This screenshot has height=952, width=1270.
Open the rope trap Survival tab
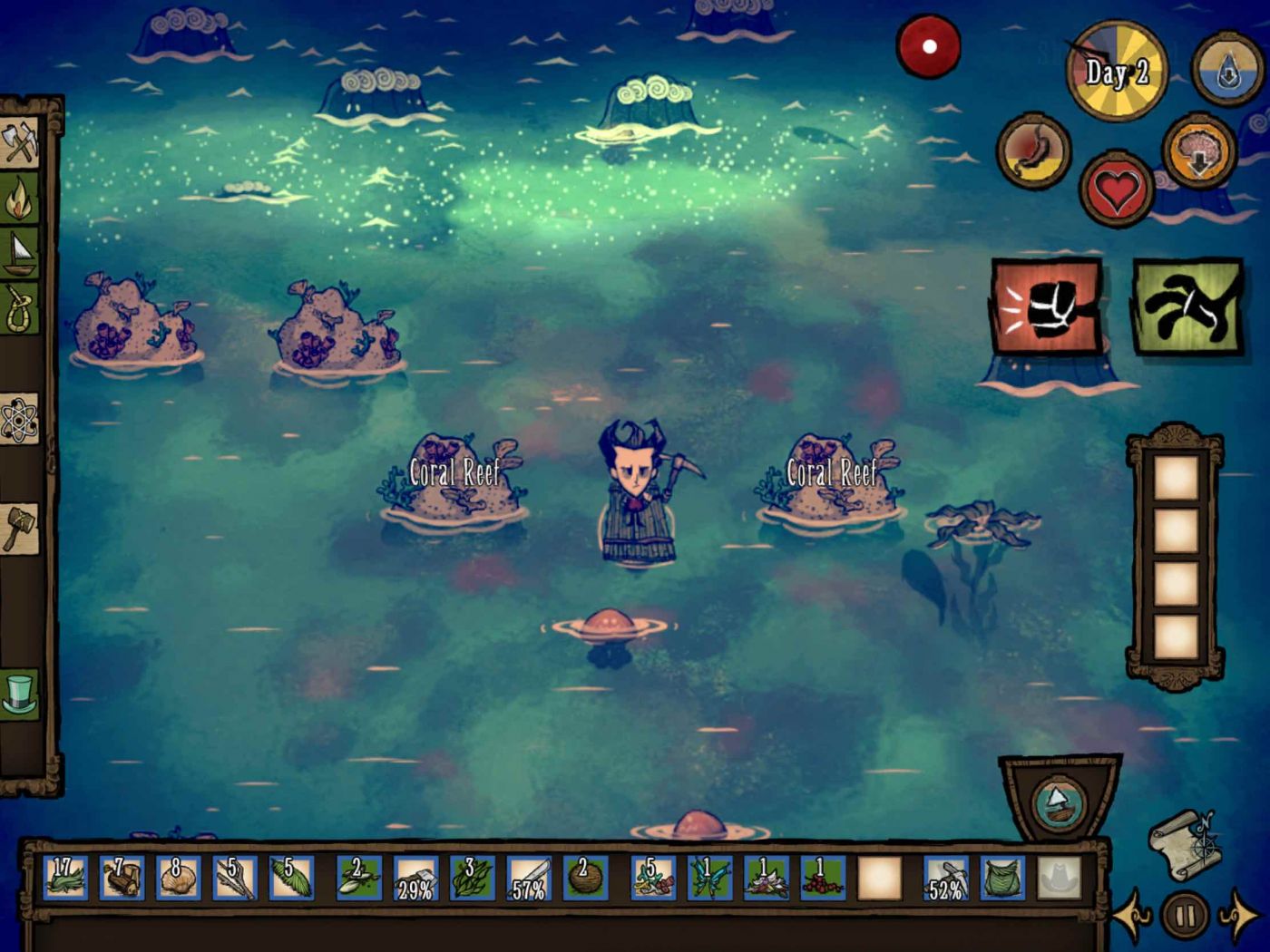[x=20, y=308]
